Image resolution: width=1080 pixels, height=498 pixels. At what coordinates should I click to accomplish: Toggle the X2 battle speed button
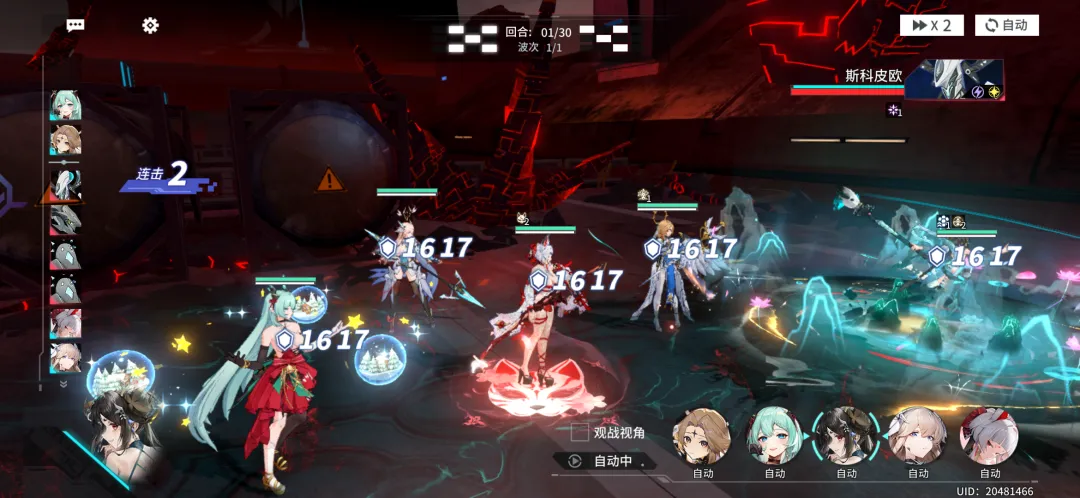coord(931,25)
